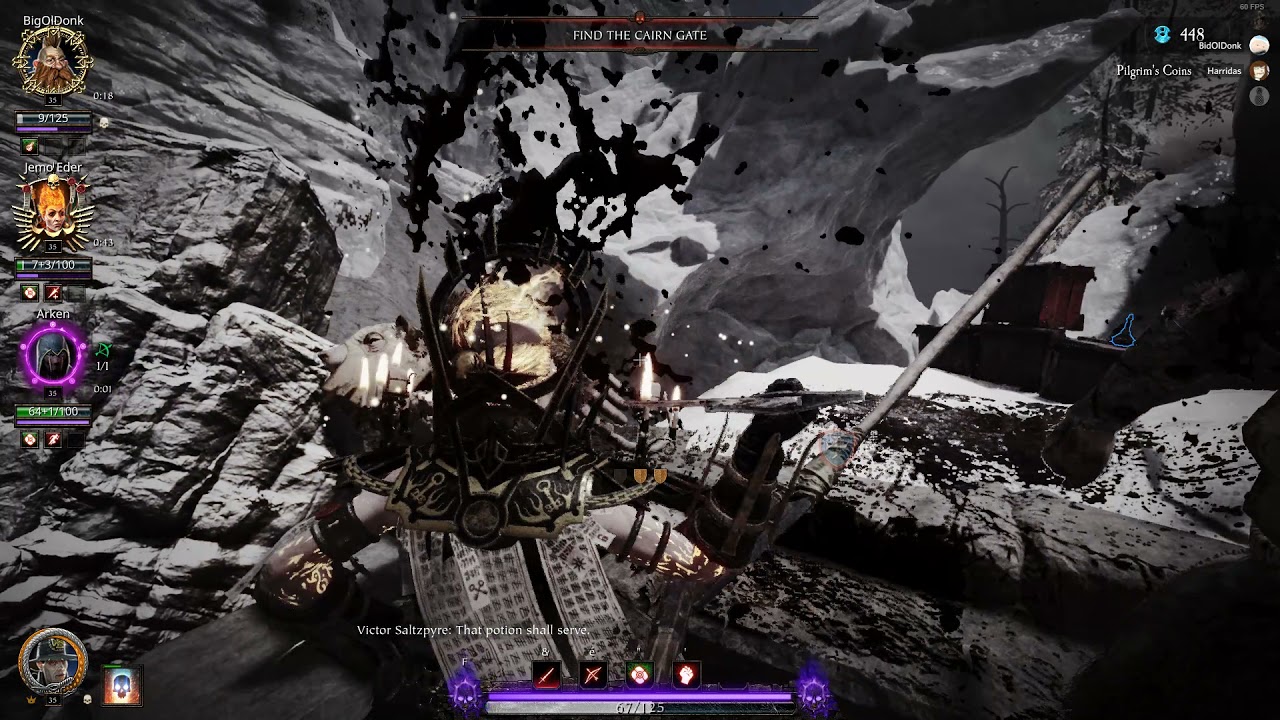Select BigOlDonk's dwarf portrait

(52, 61)
